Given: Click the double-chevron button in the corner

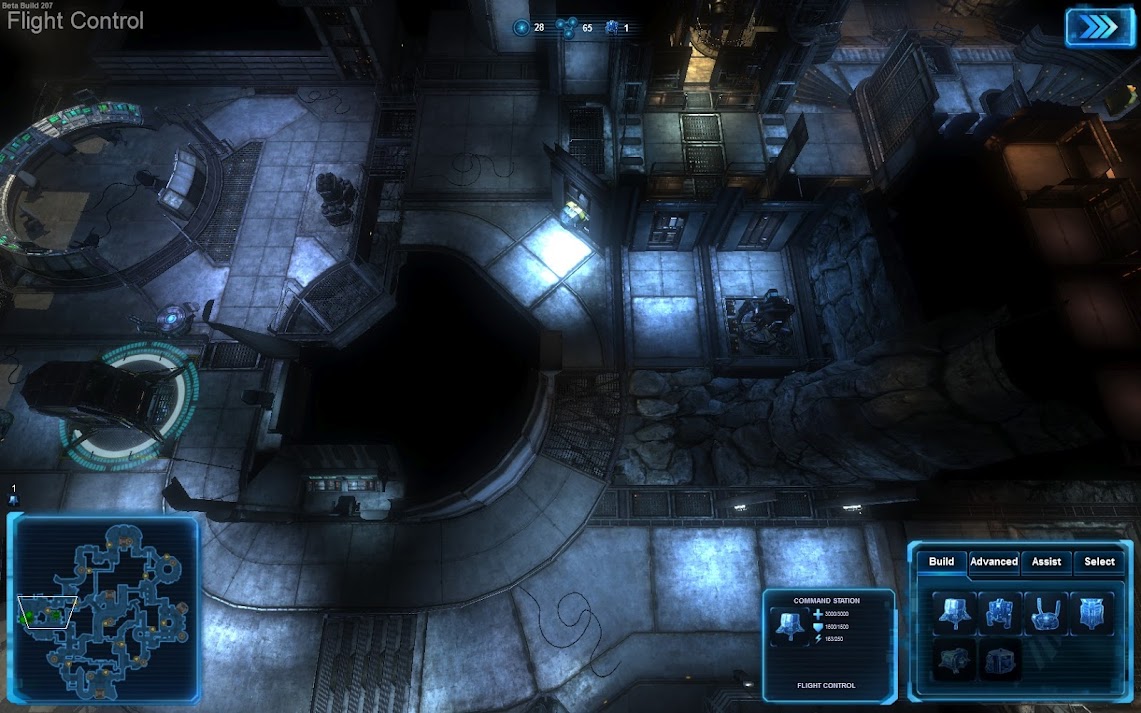Looking at the screenshot, I should (x=1100, y=28).
